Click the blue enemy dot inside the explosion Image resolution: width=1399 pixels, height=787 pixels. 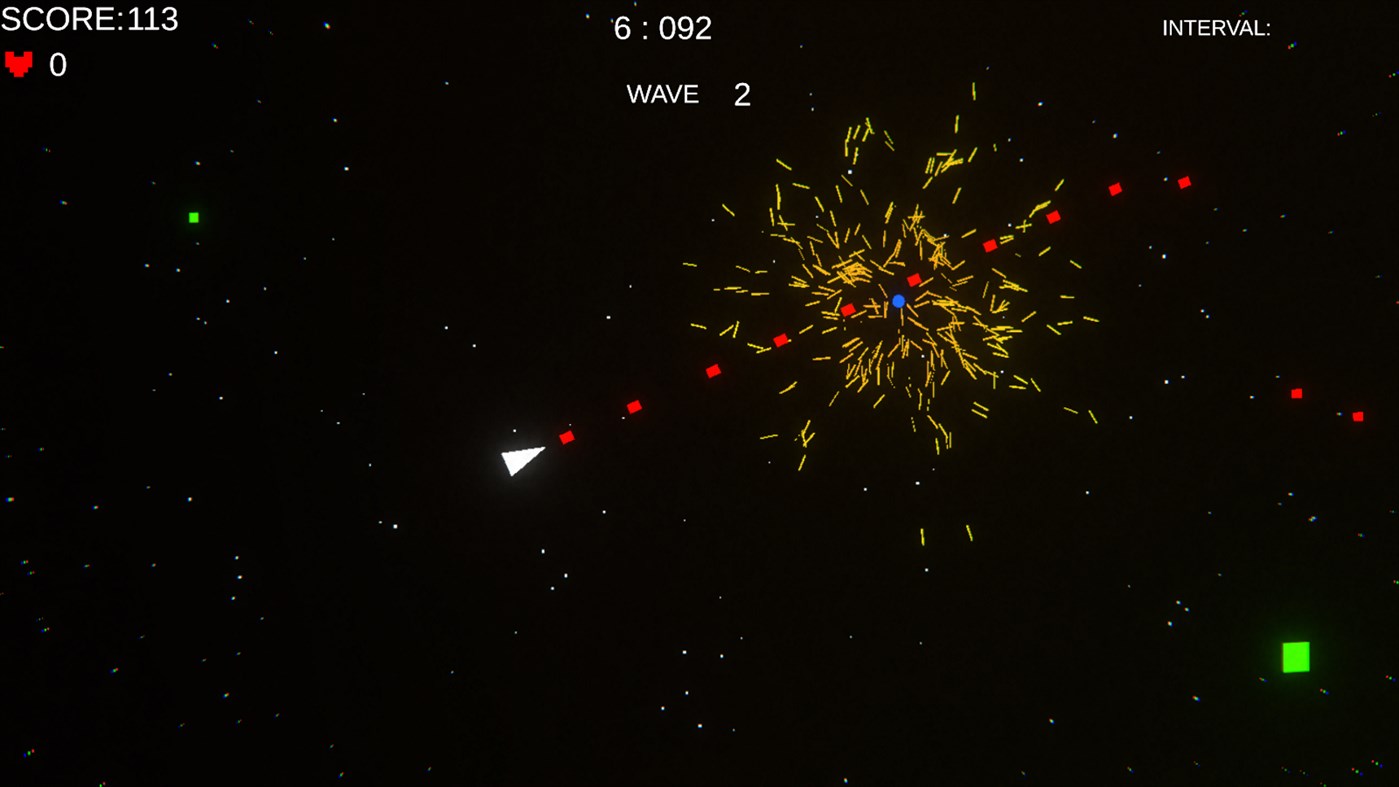pos(897,299)
